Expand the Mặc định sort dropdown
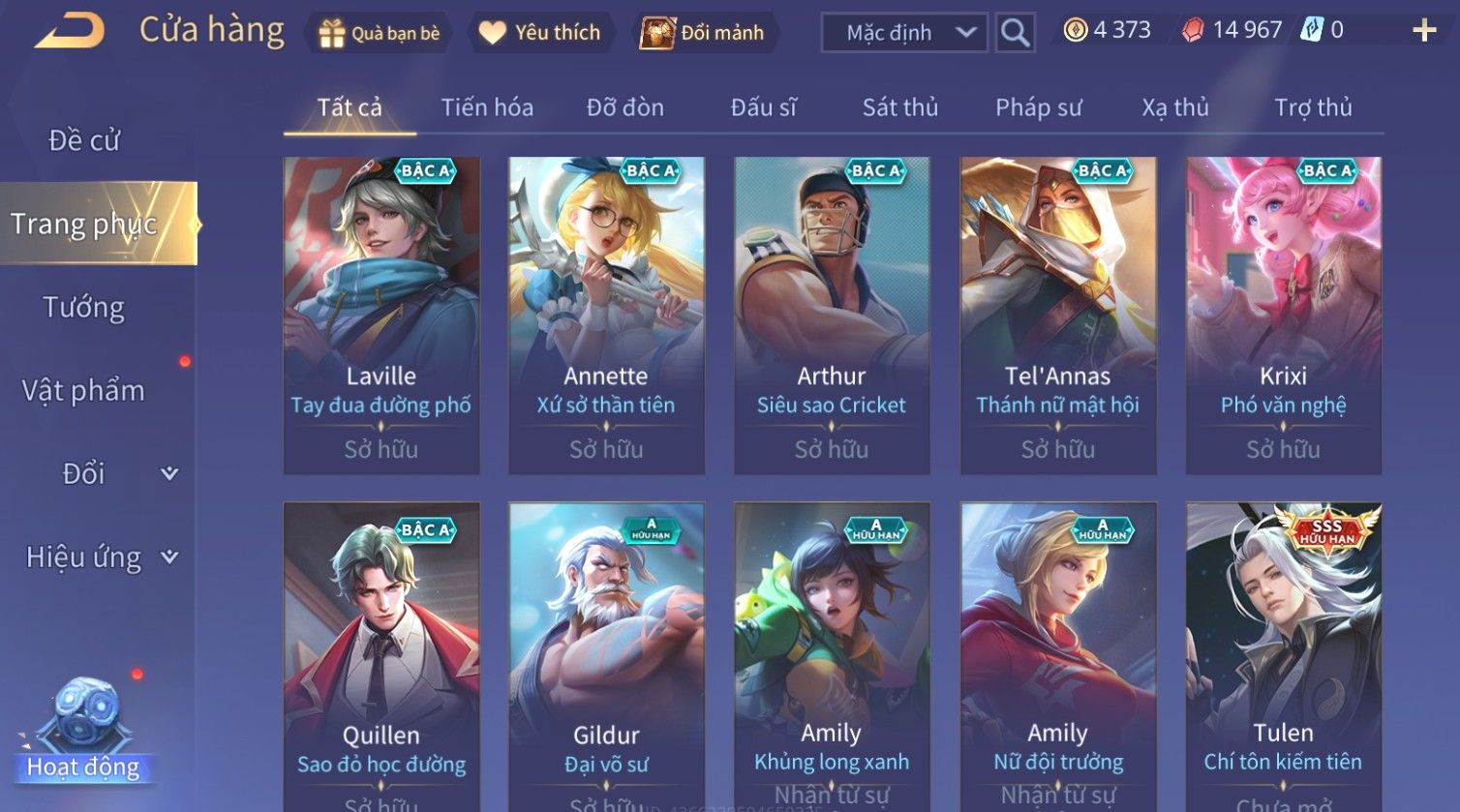Screen dimensions: 1460x812 point(904,33)
